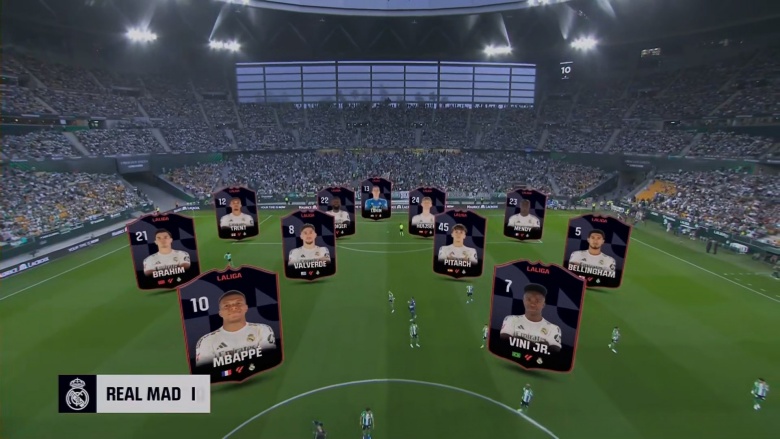Pick the number 24 defender card
Image resolution: width=780 pixels, height=439 pixels.
tap(426, 210)
